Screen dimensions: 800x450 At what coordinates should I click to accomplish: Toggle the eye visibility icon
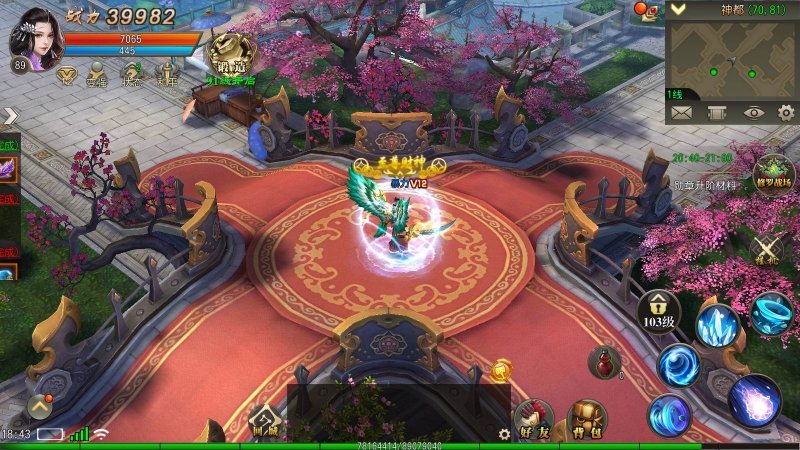(x=752, y=113)
